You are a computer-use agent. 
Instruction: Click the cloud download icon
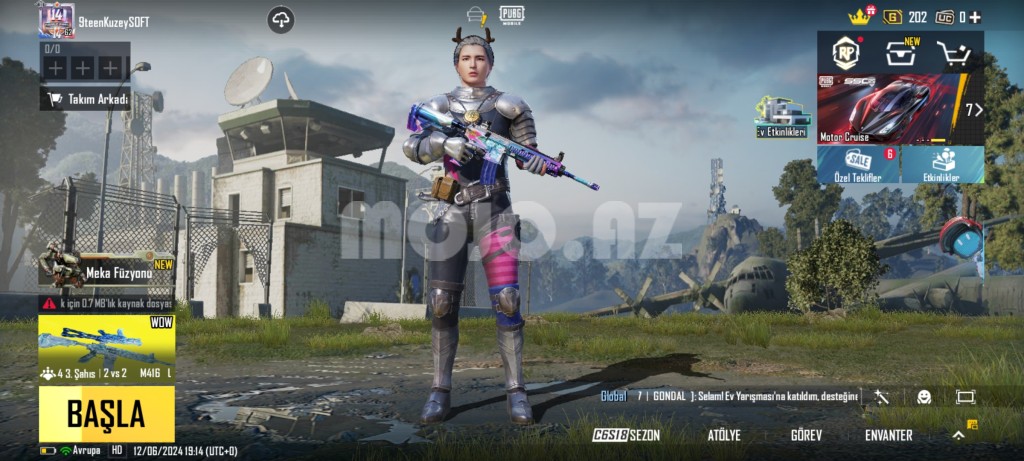point(281,20)
